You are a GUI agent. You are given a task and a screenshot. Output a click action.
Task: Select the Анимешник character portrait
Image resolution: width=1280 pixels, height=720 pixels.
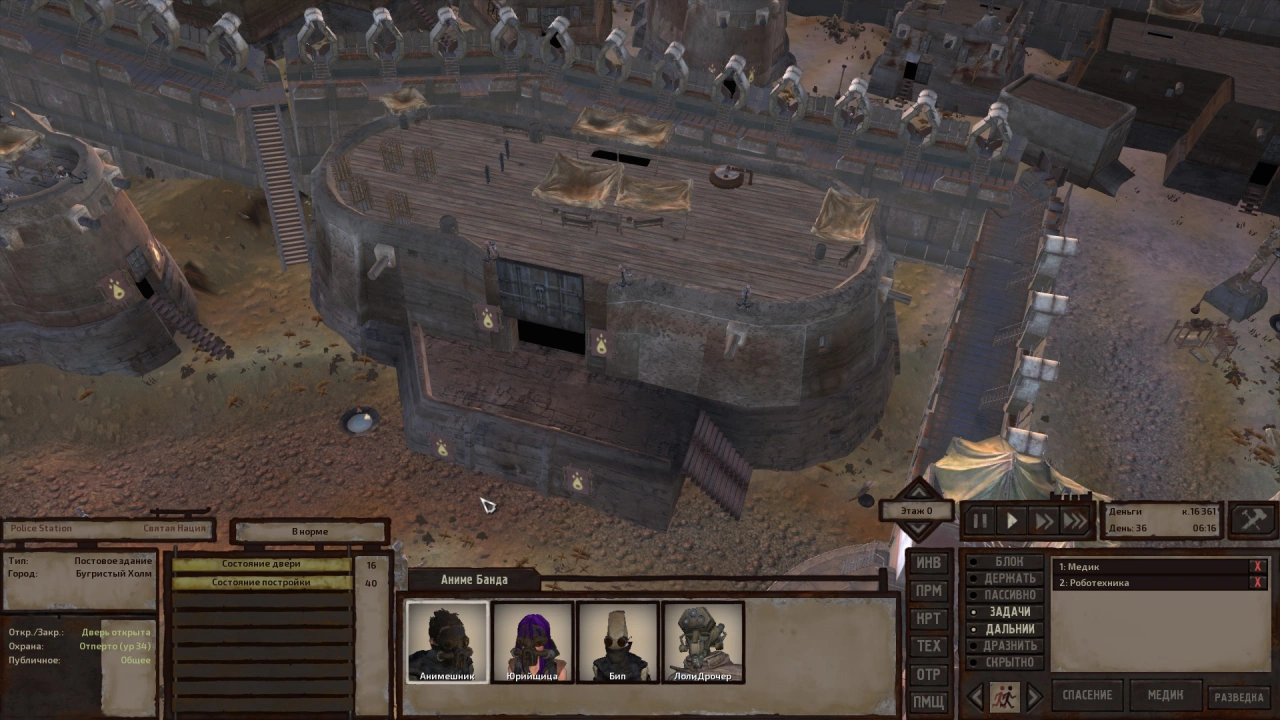(x=447, y=642)
